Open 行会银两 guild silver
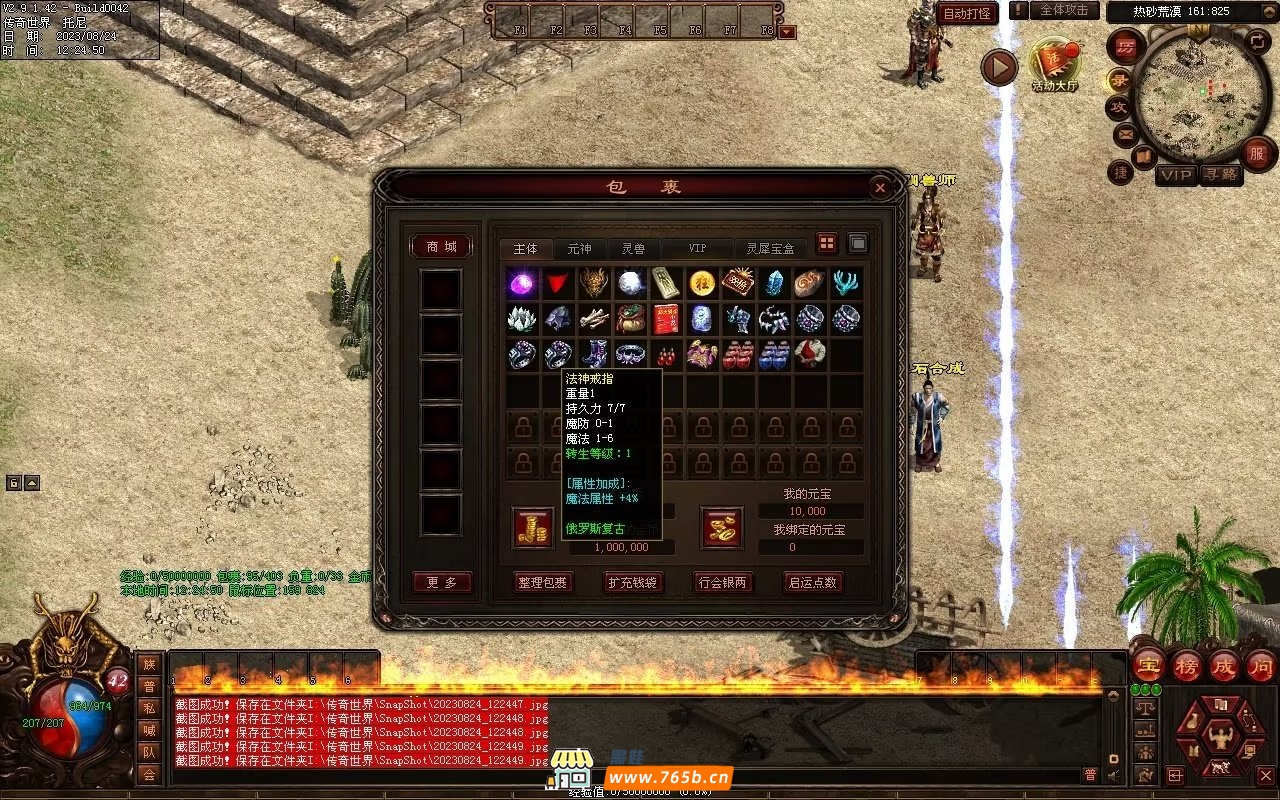Viewport: 1280px width, 800px height. pos(722,582)
